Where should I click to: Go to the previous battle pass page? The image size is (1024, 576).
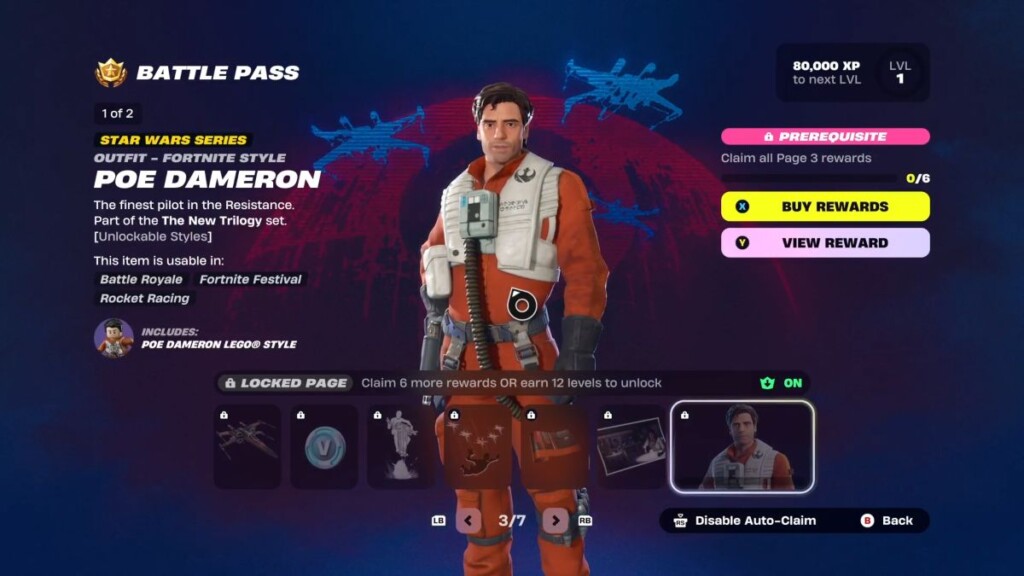(x=468, y=520)
